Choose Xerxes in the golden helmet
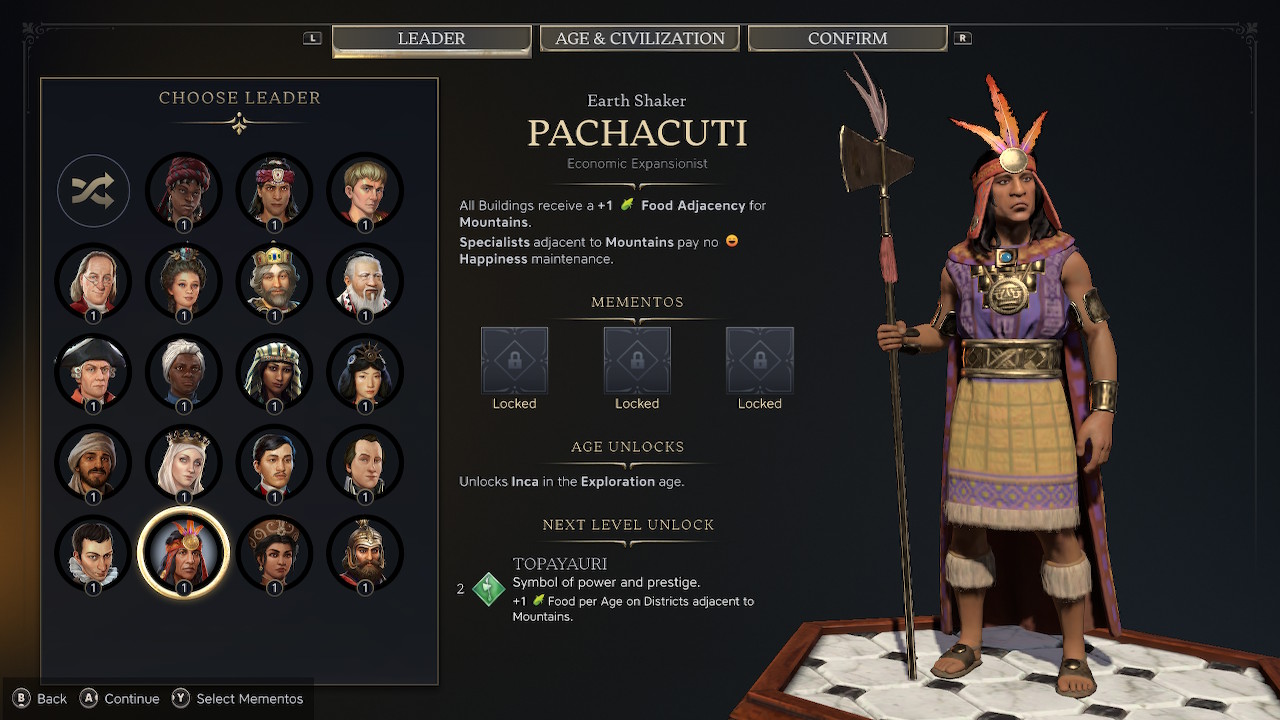The image size is (1280, 720). pos(365,552)
